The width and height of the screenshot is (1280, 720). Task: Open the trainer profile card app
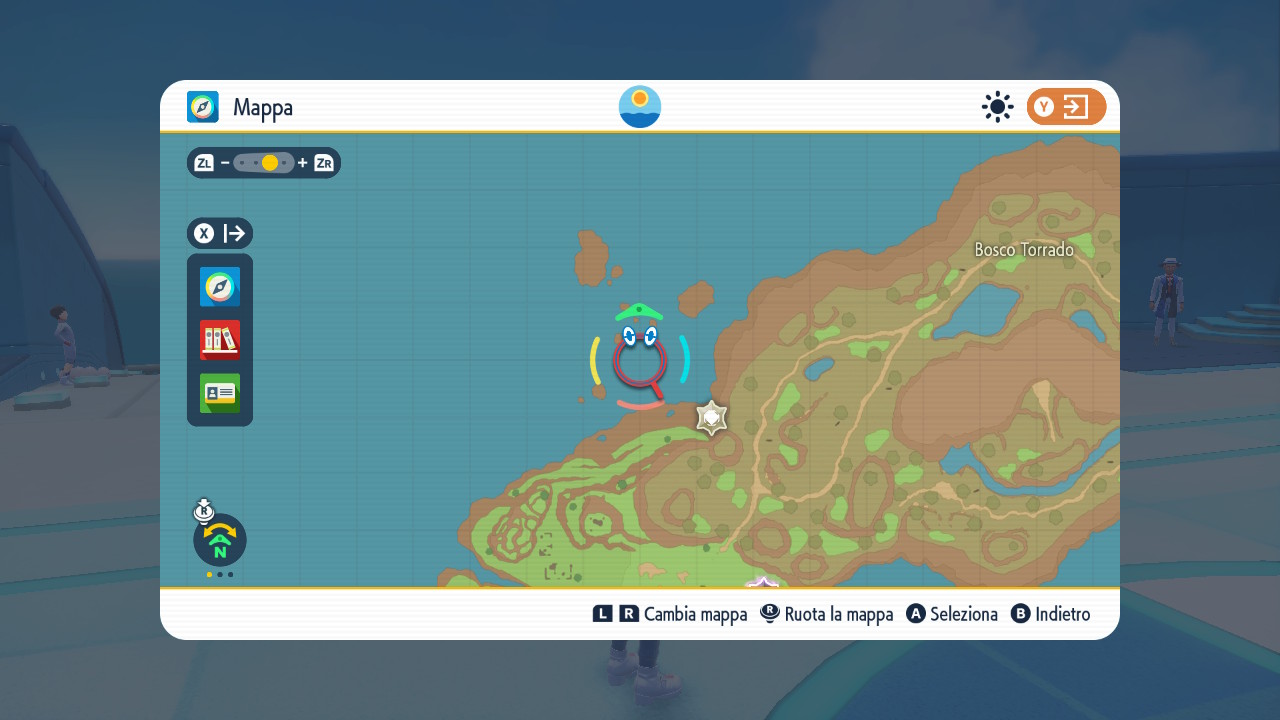pyautogui.click(x=220, y=393)
